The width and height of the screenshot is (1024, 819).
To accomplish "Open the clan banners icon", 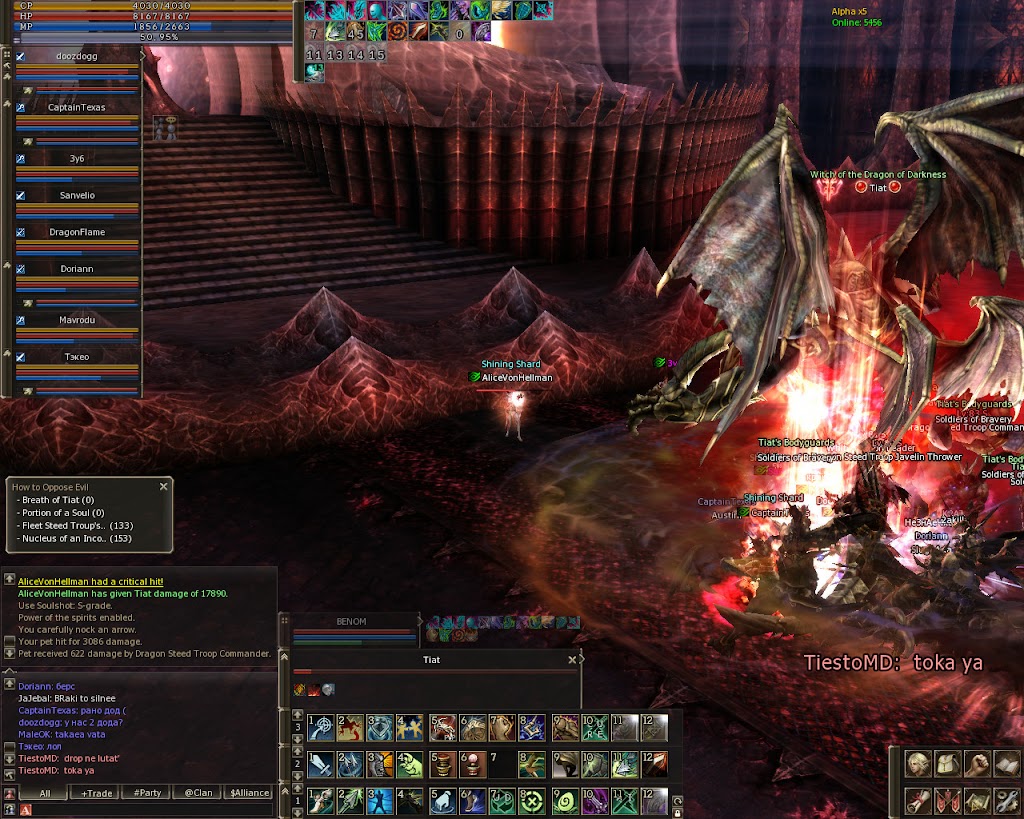I will click(x=947, y=800).
